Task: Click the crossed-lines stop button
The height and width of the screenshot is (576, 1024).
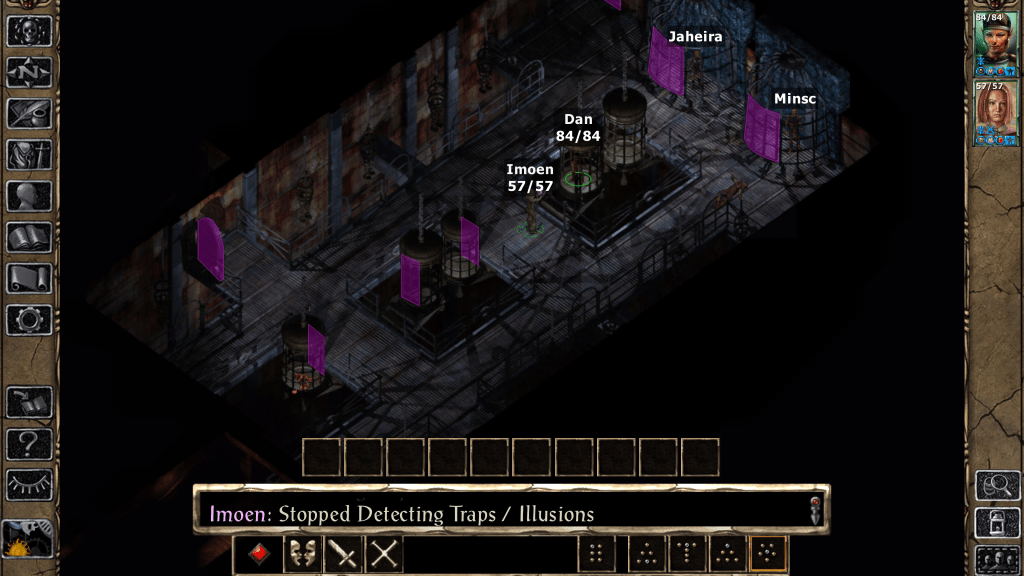Action: pyautogui.click(x=384, y=554)
